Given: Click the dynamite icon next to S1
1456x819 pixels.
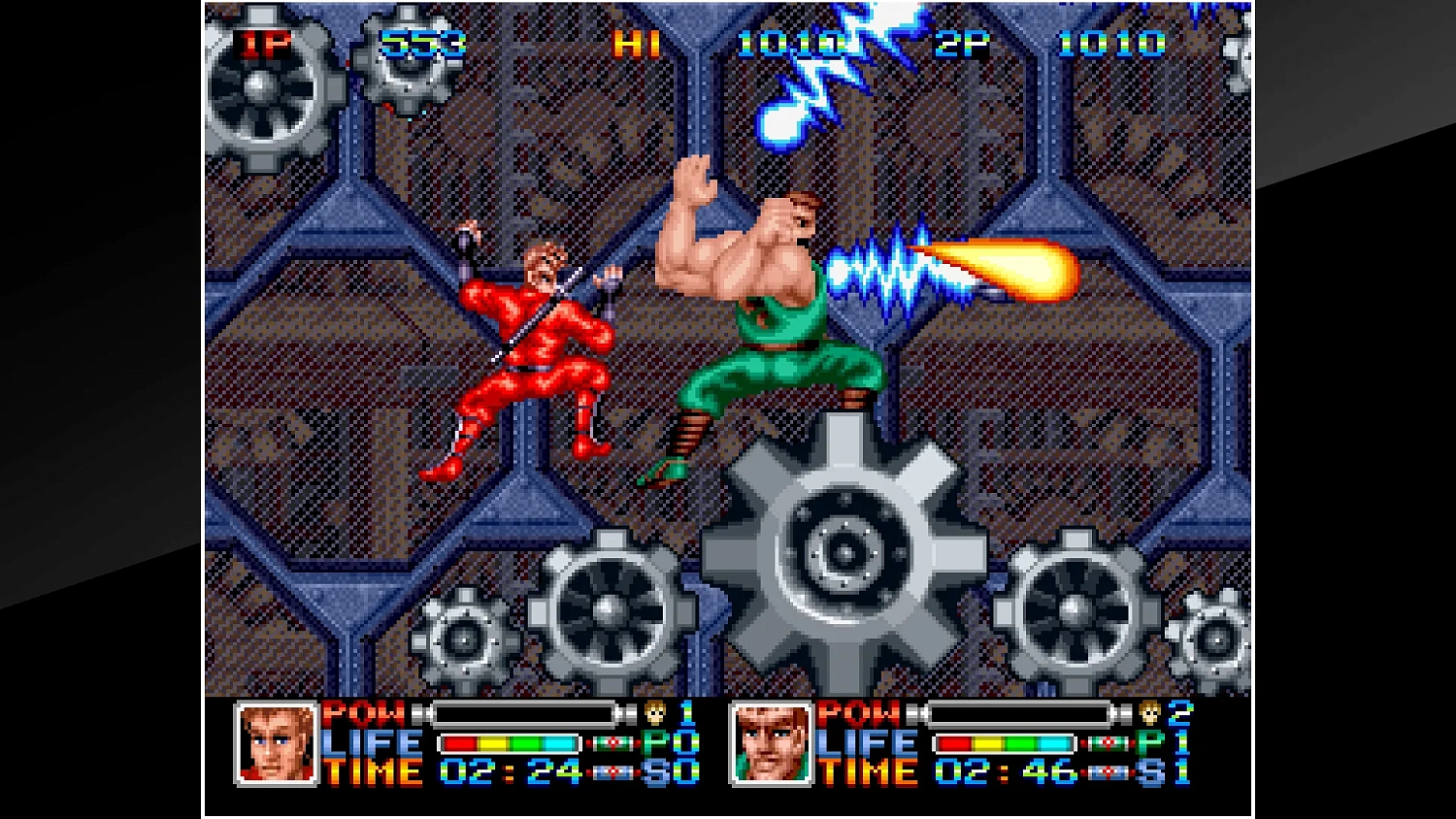Looking at the screenshot, I should [1106, 772].
